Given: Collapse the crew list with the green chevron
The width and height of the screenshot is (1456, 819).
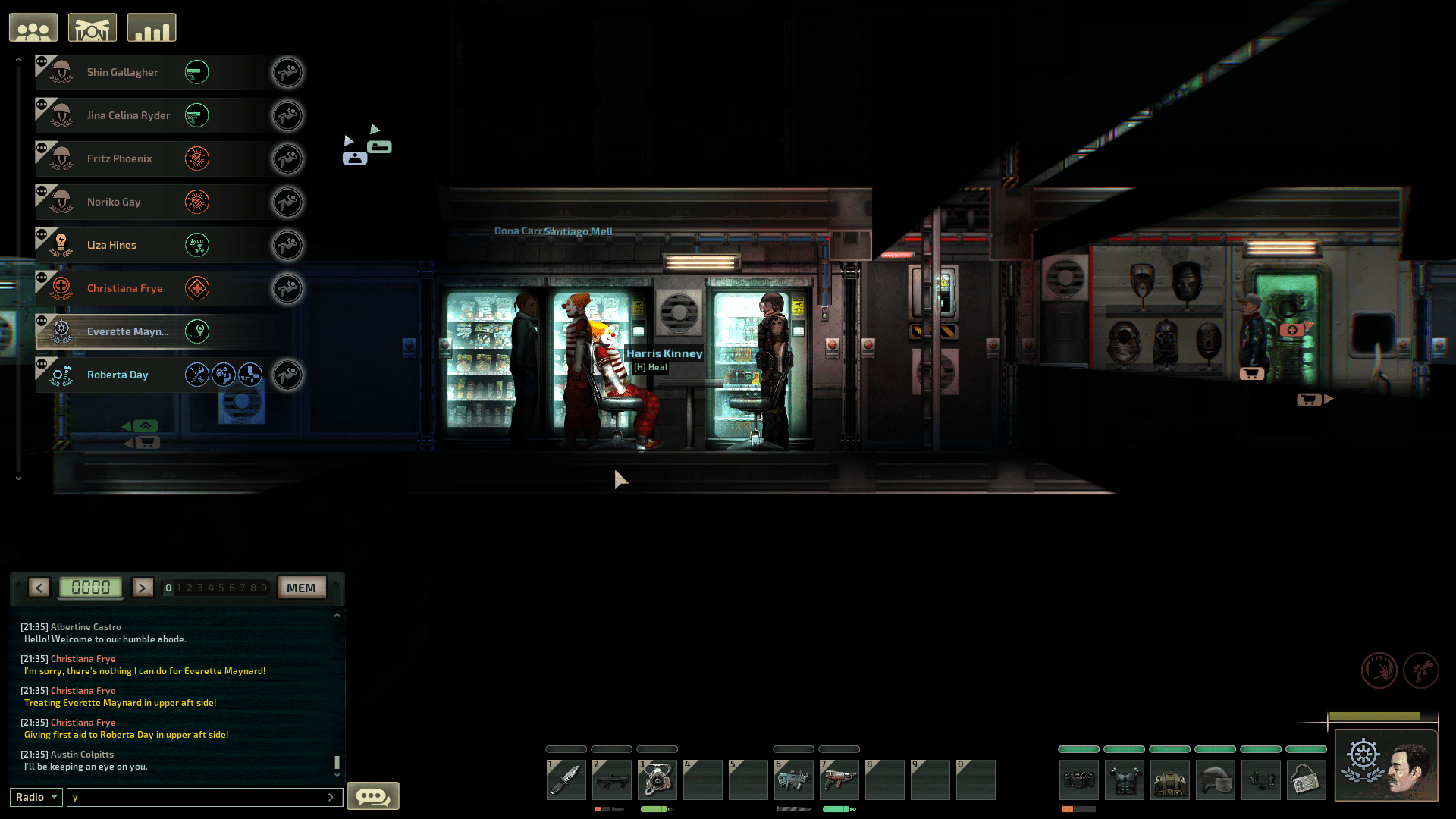Looking at the screenshot, I should tap(146, 425).
